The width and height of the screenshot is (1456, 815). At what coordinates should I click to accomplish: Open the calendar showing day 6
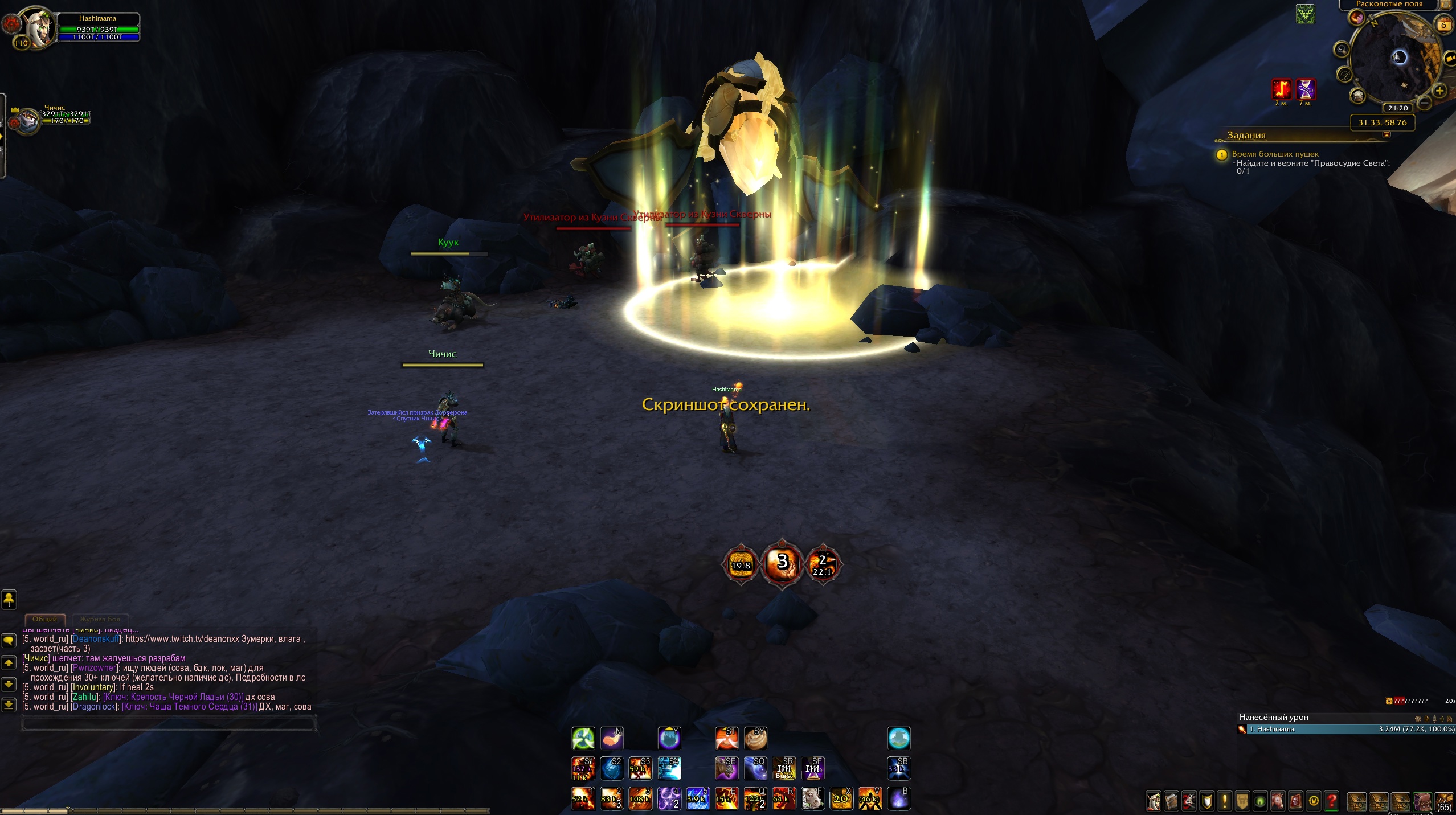pos(1443,24)
